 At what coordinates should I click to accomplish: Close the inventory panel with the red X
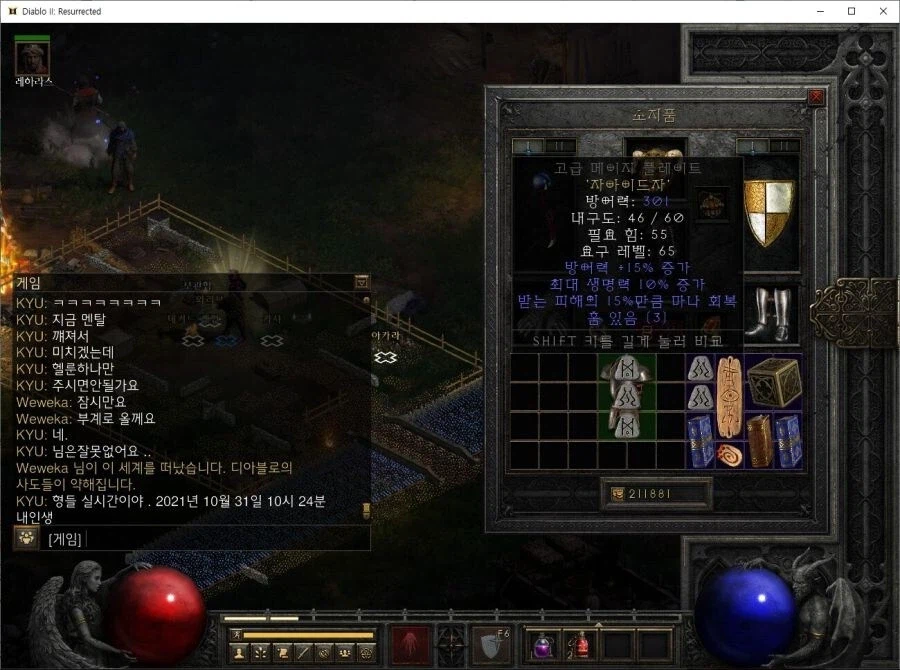pyautogui.click(x=816, y=97)
